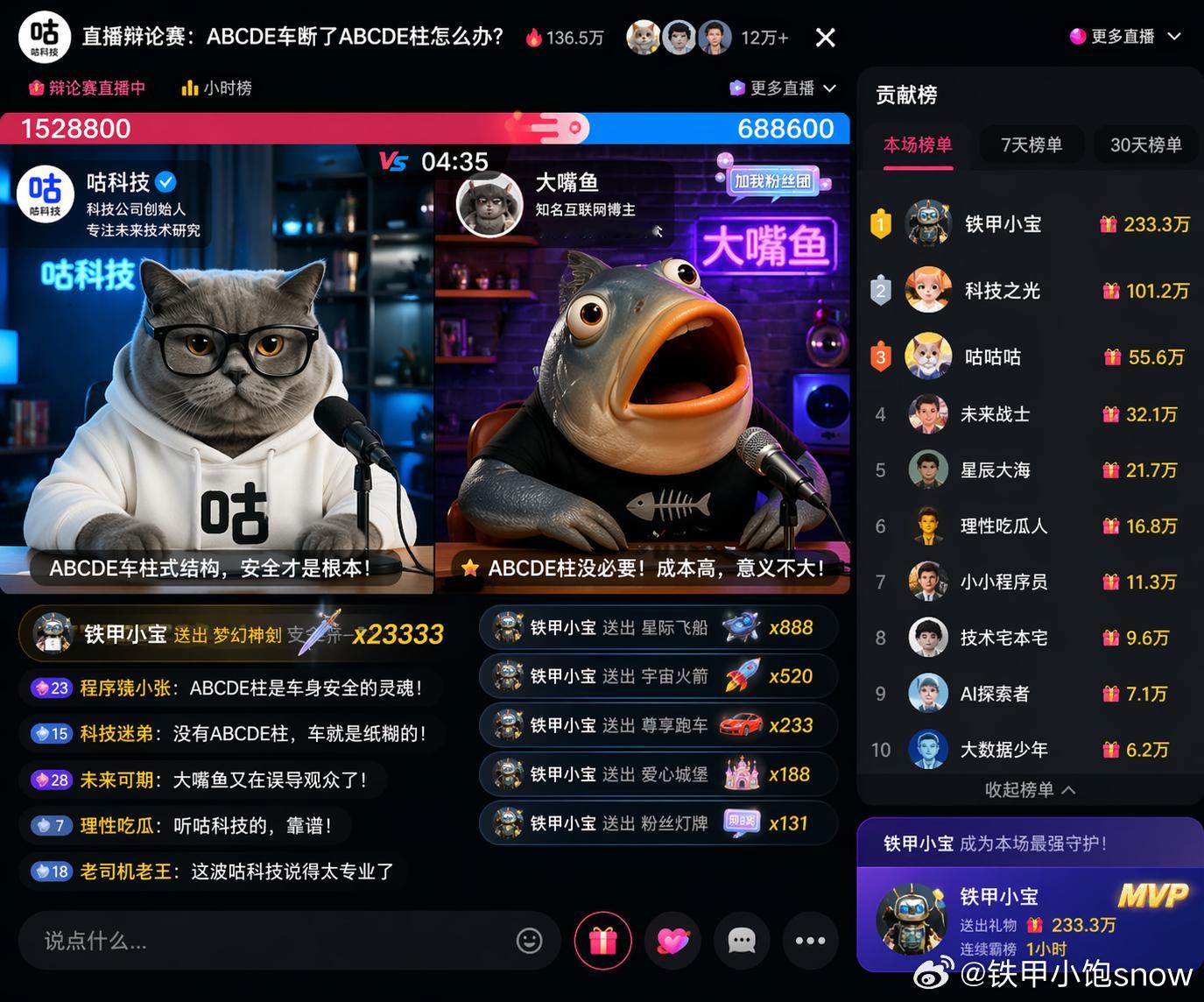Open the three-dot more options icon
This screenshot has width=1204, height=1002.
[x=810, y=940]
